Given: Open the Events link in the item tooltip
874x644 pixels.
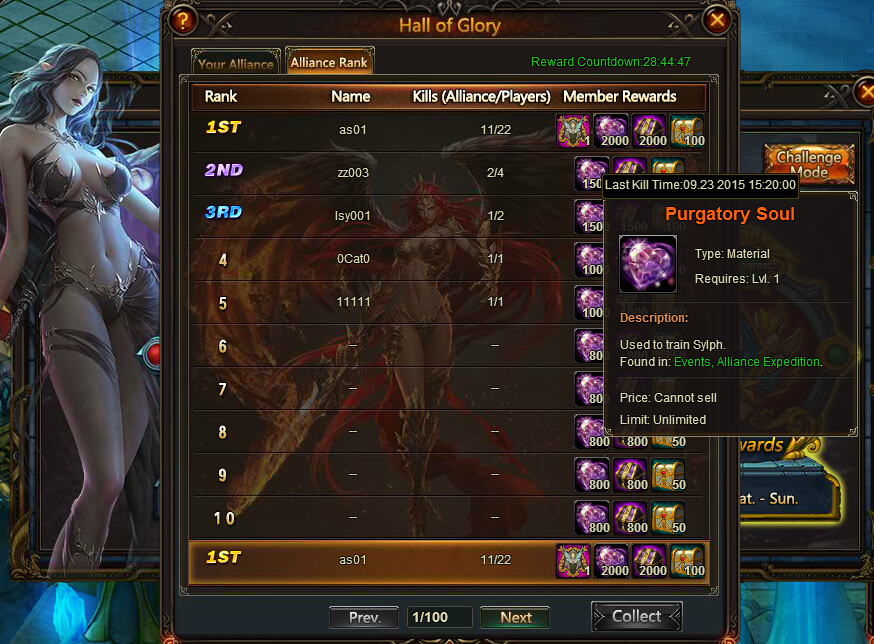Looking at the screenshot, I should coord(694,361).
